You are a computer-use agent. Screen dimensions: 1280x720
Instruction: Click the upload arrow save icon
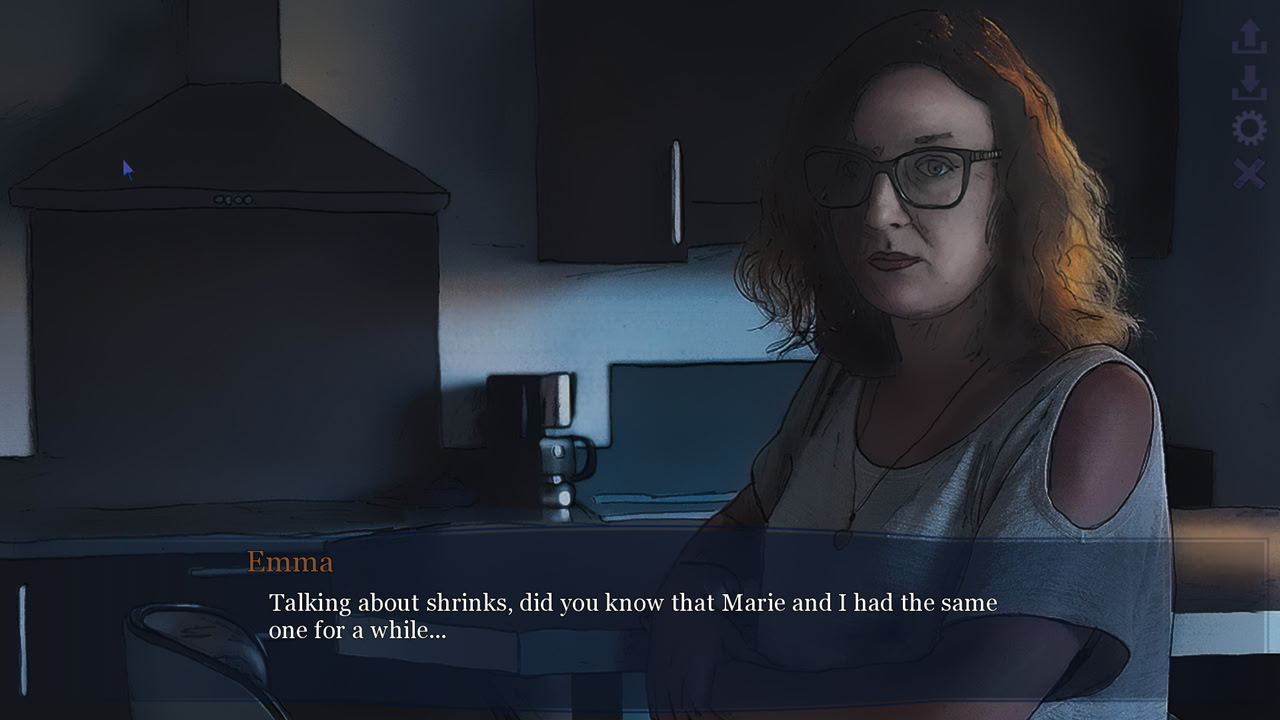click(x=1249, y=36)
